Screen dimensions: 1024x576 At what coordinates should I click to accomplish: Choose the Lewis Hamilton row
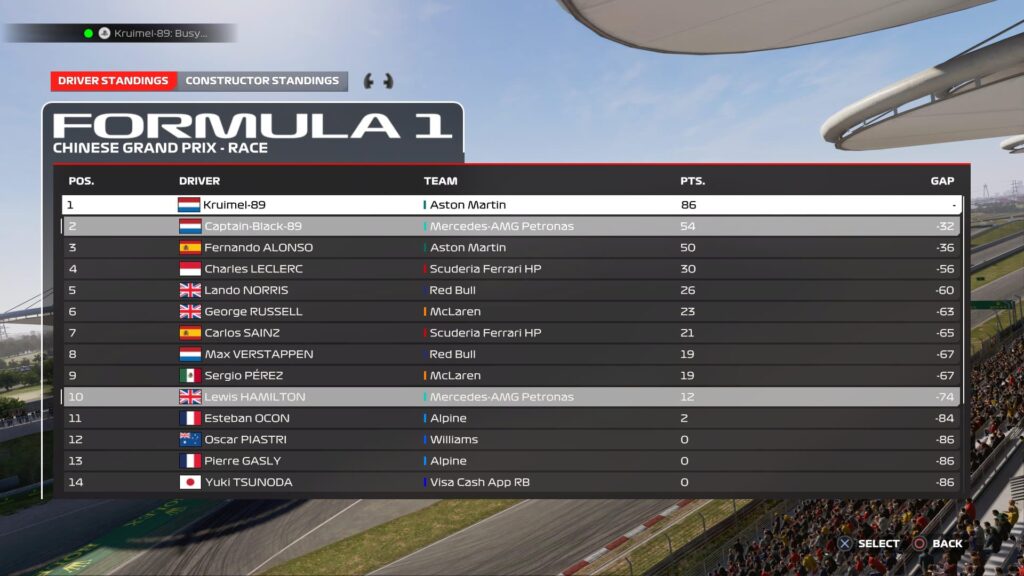coord(511,397)
